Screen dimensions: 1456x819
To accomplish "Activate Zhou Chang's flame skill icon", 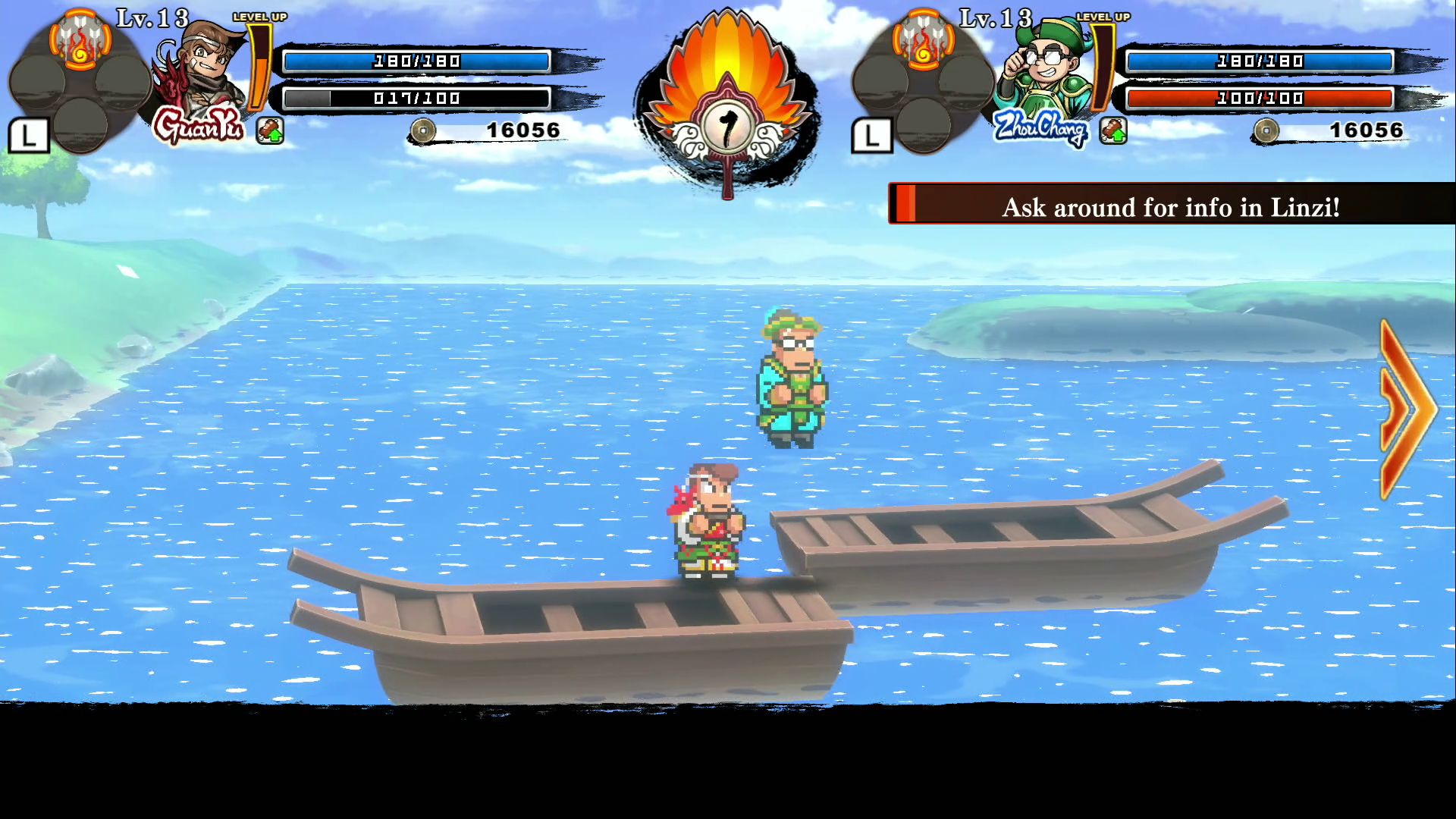I will [923, 42].
